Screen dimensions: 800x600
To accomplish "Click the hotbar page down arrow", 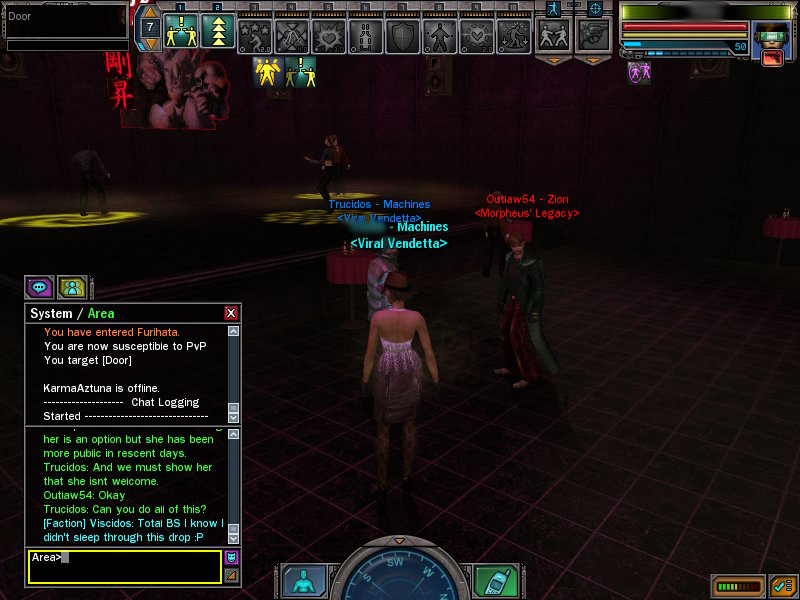I will coord(149,44).
